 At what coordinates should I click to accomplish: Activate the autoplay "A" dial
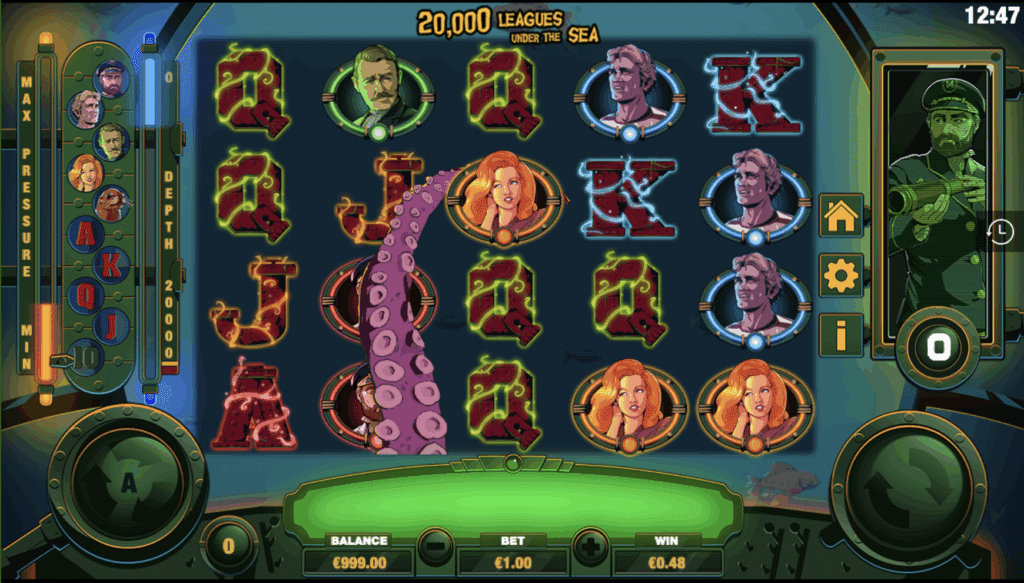(128, 484)
